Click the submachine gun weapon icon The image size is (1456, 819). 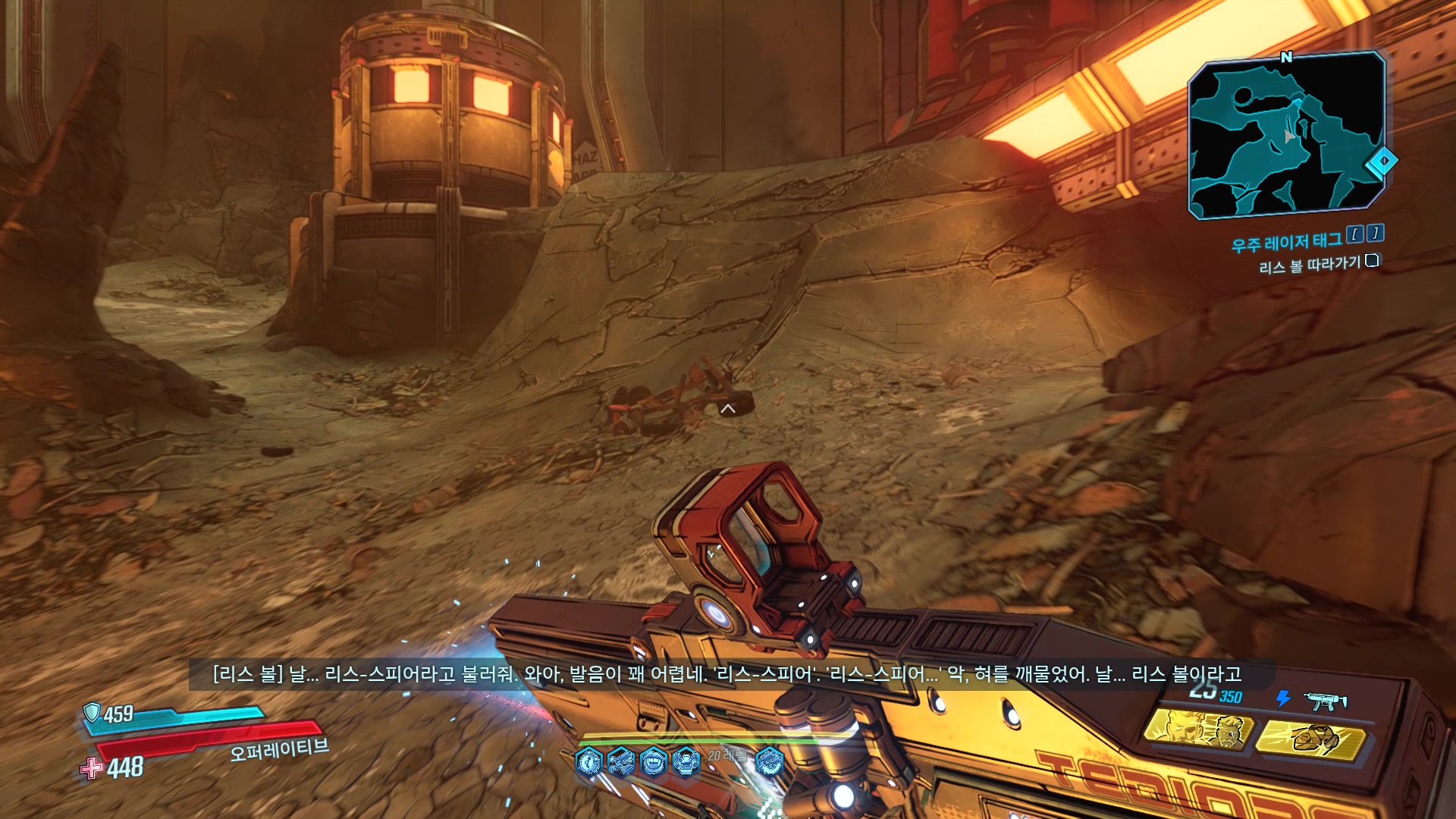[x=1325, y=701]
